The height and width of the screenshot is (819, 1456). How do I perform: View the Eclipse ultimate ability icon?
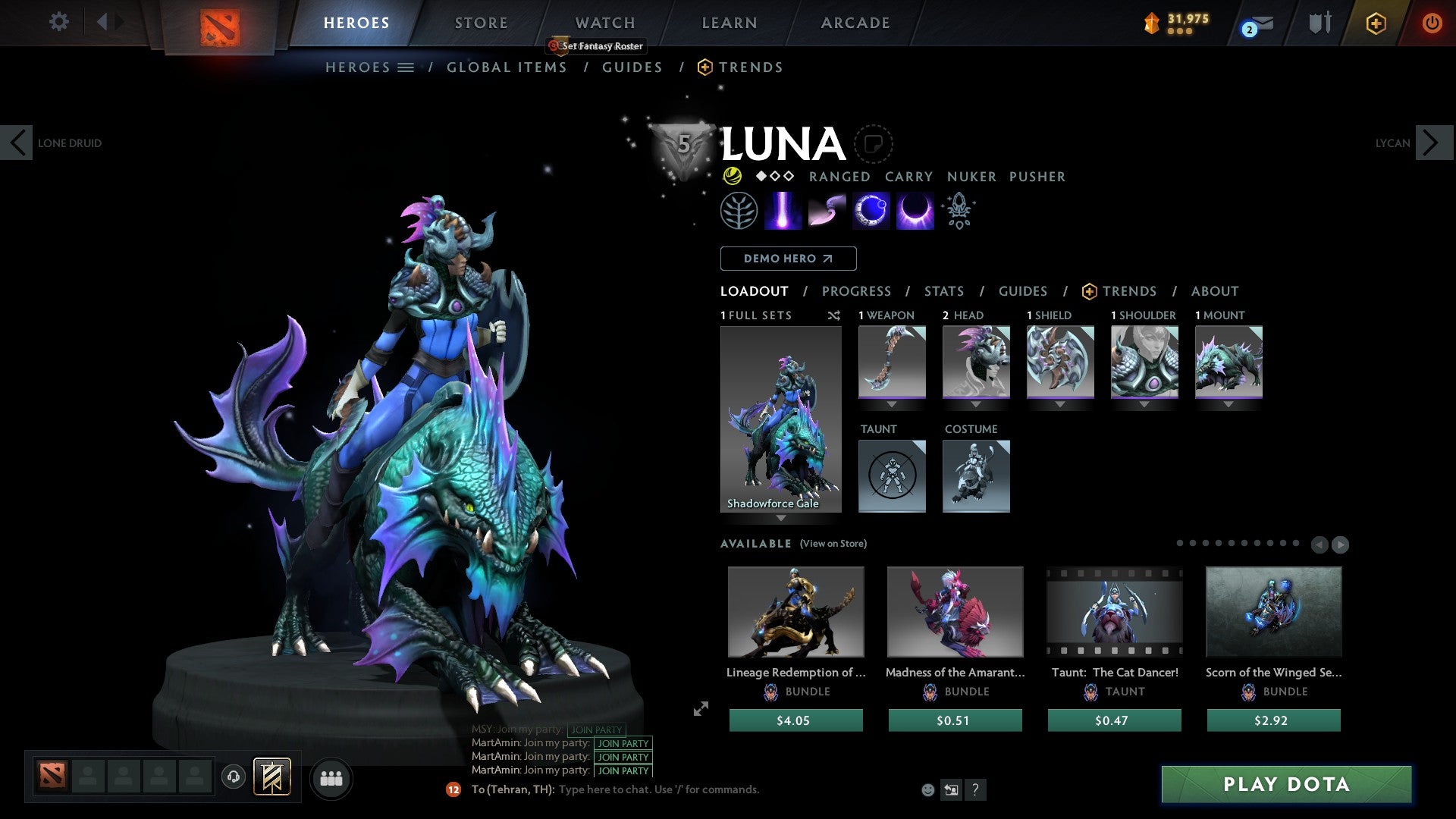coord(914,210)
